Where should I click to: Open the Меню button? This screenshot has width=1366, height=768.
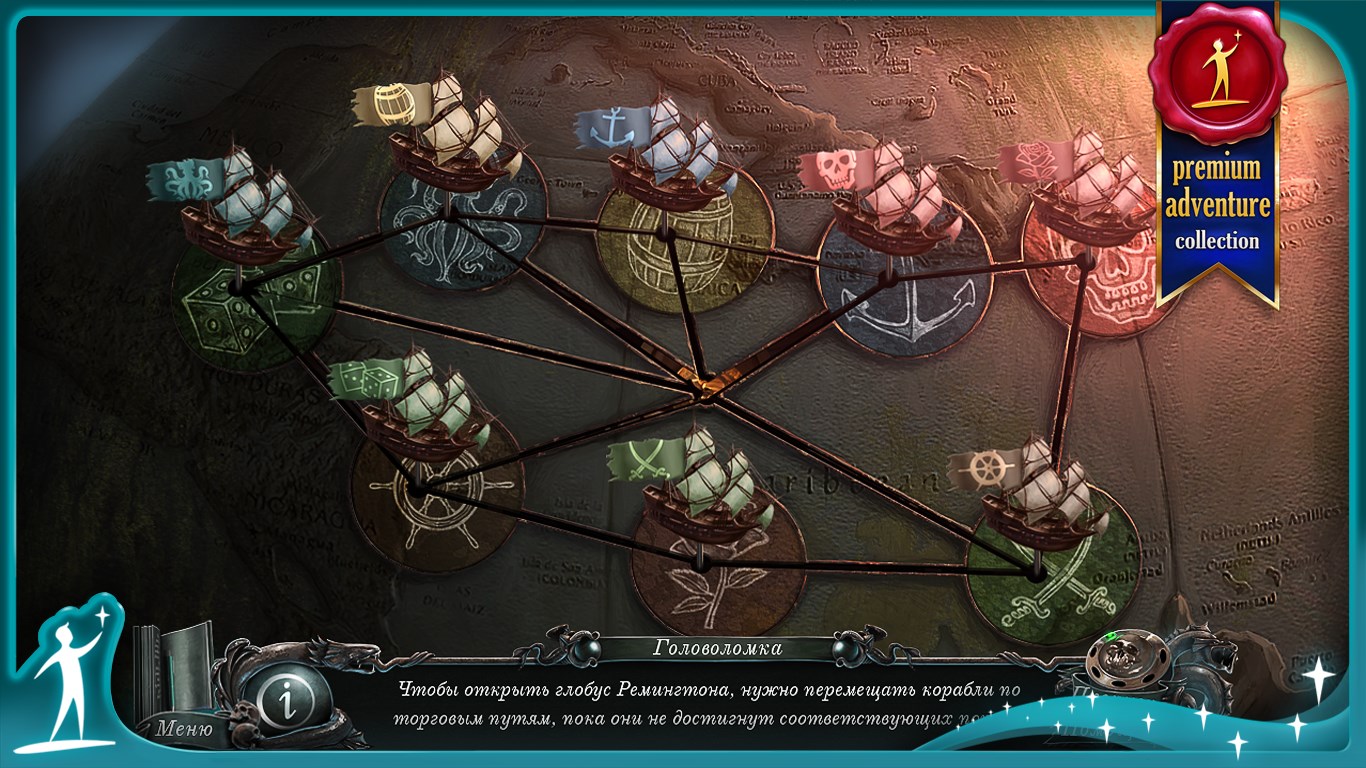pyautogui.click(x=184, y=728)
